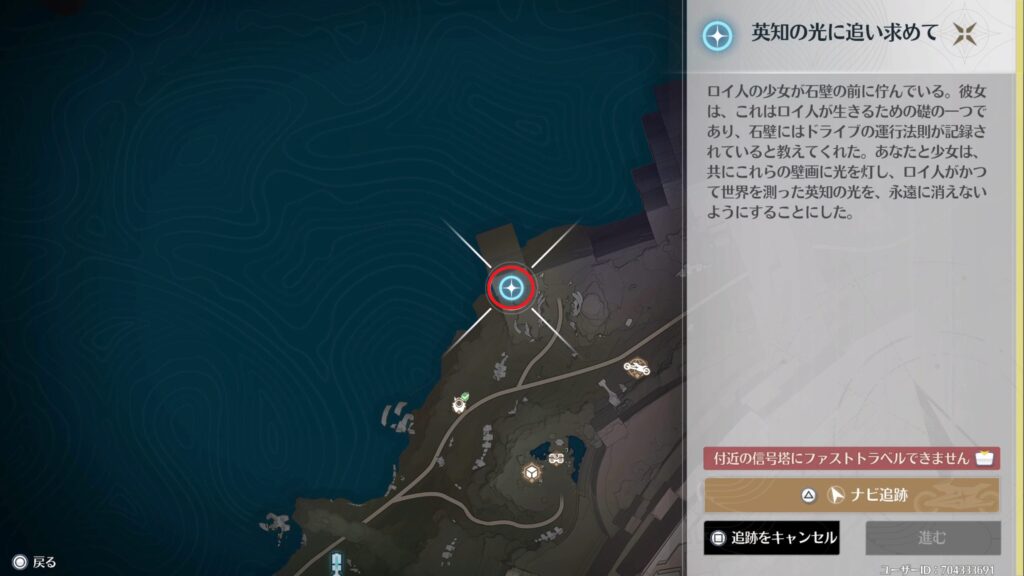
Task: Click the cube-shaped map marker
Action: [532, 471]
